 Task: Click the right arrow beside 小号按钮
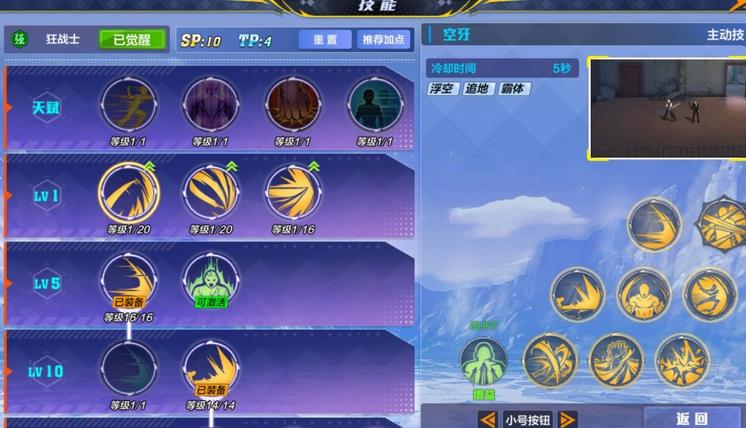coord(567,419)
